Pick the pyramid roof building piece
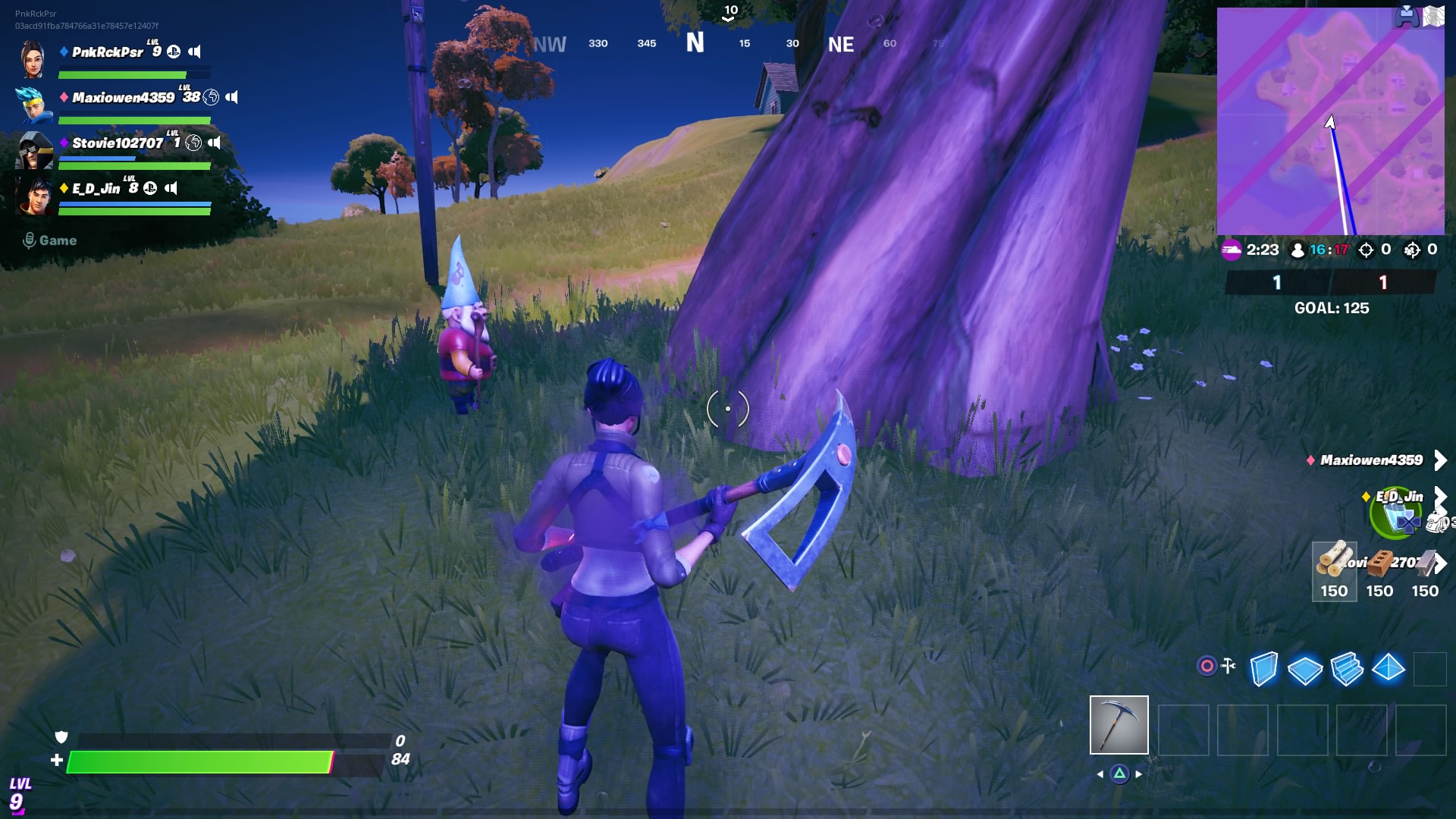This screenshot has width=1456, height=819. (x=1389, y=668)
